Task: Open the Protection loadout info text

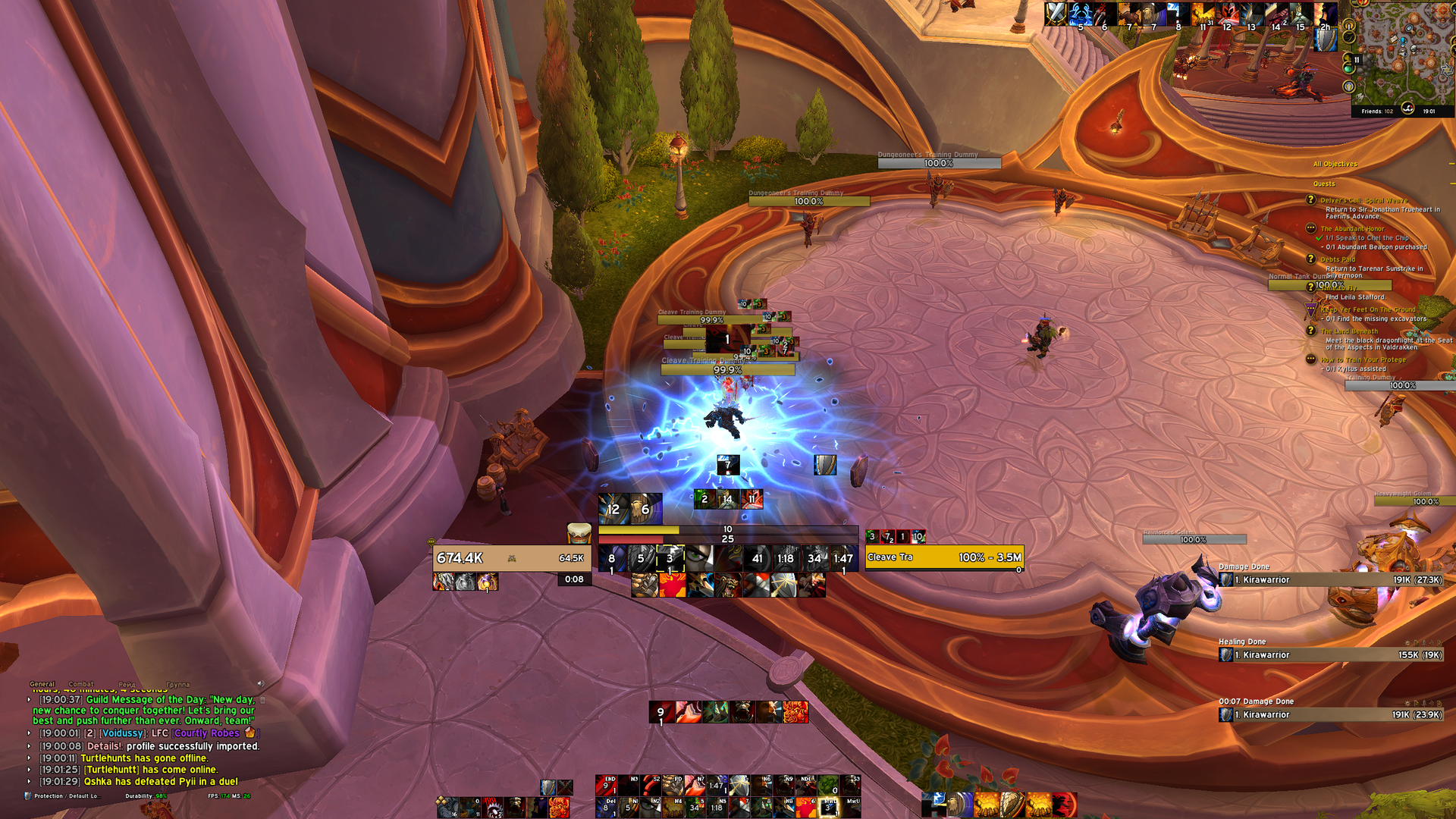Action: (x=65, y=796)
